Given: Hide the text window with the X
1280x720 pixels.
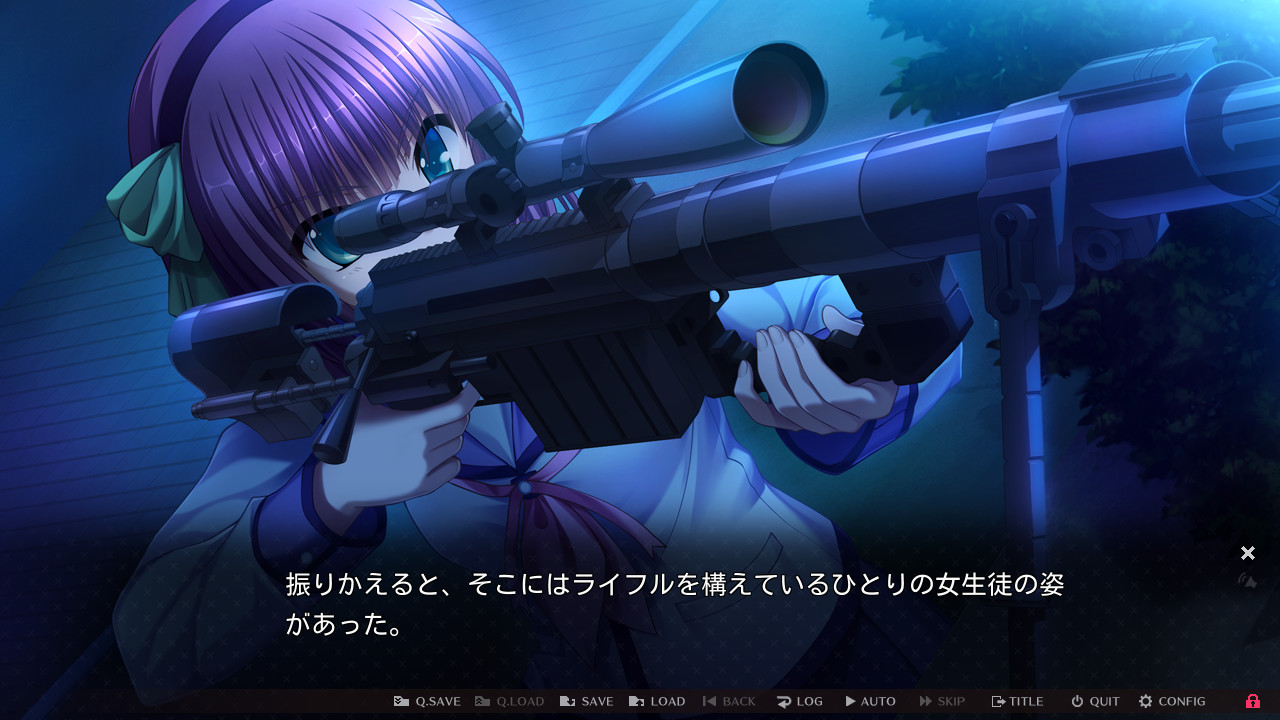Looking at the screenshot, I should click(1248, 553).
